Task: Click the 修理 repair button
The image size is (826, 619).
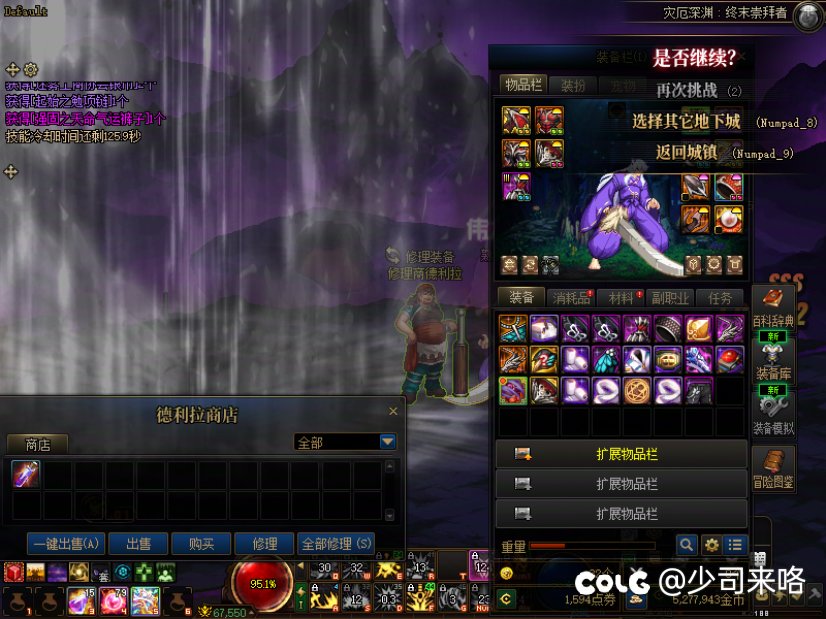Action: (265, 544)
